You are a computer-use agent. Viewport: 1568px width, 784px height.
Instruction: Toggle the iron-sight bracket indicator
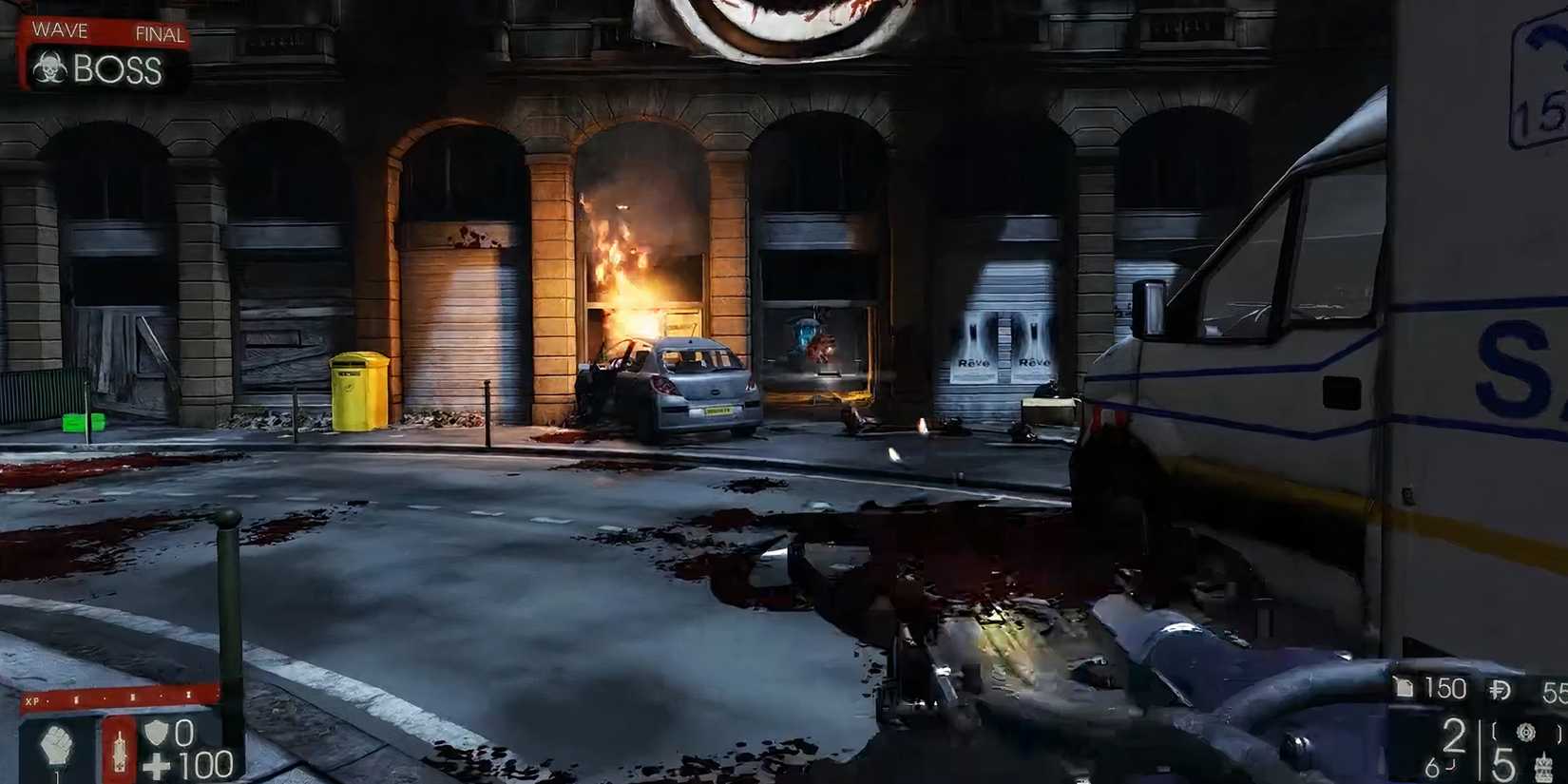(1494, 732)
